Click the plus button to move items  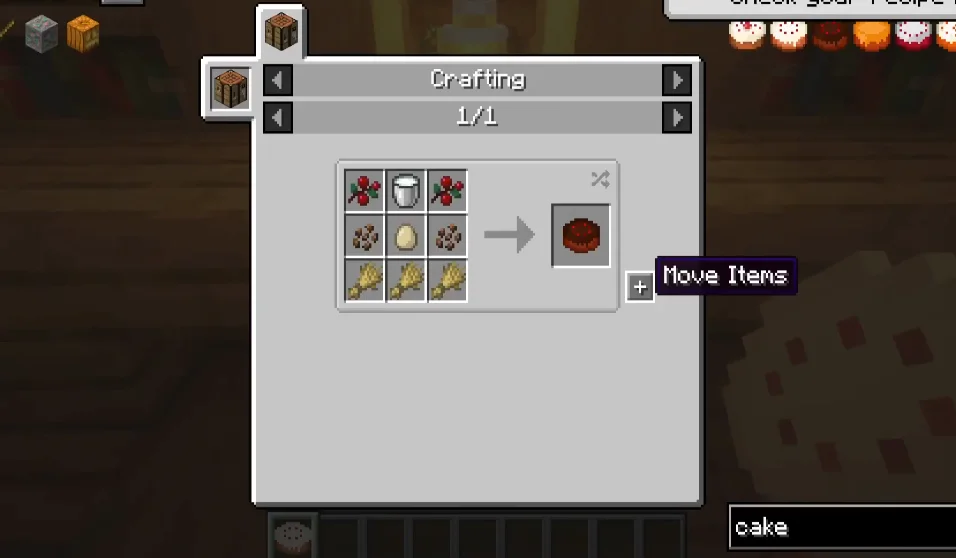640,287
